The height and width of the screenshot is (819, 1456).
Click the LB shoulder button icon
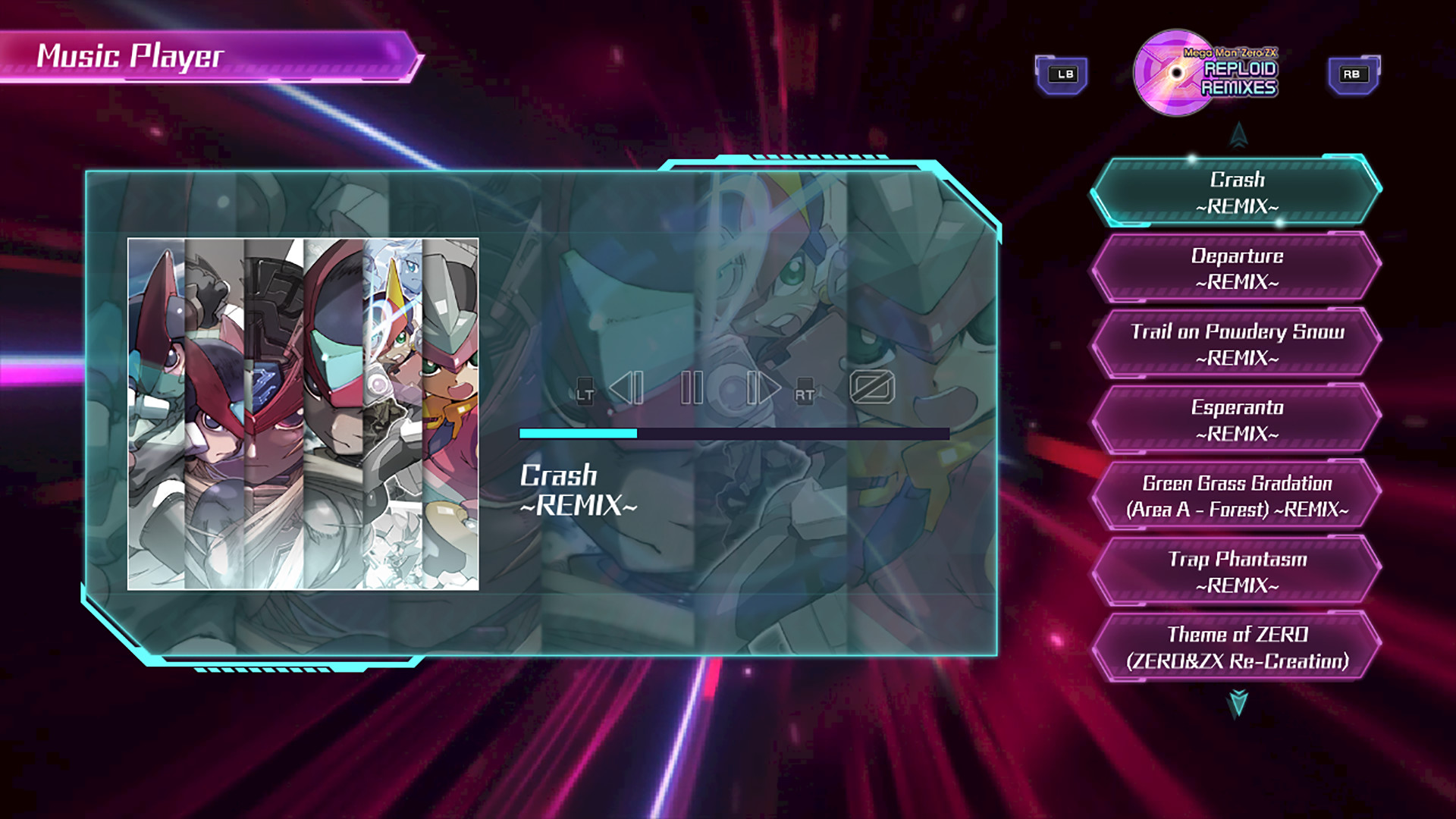[x=1063, y=74]
